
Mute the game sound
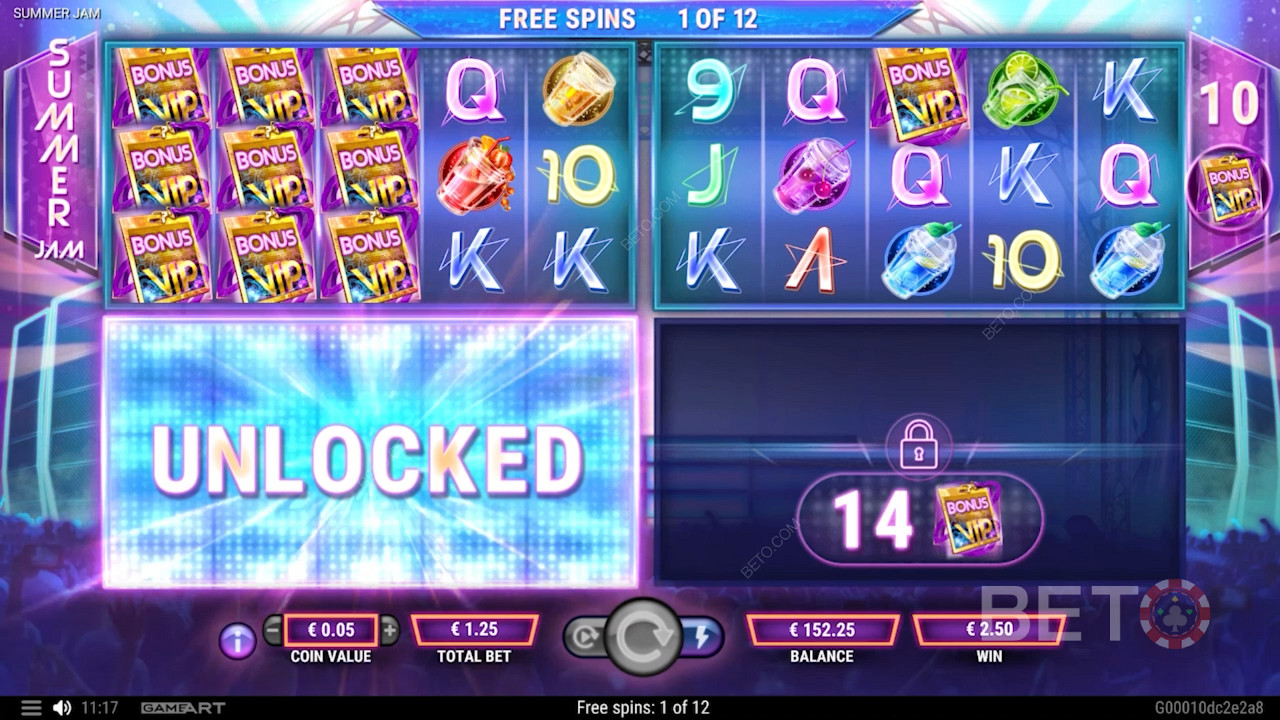pos(61,708)
